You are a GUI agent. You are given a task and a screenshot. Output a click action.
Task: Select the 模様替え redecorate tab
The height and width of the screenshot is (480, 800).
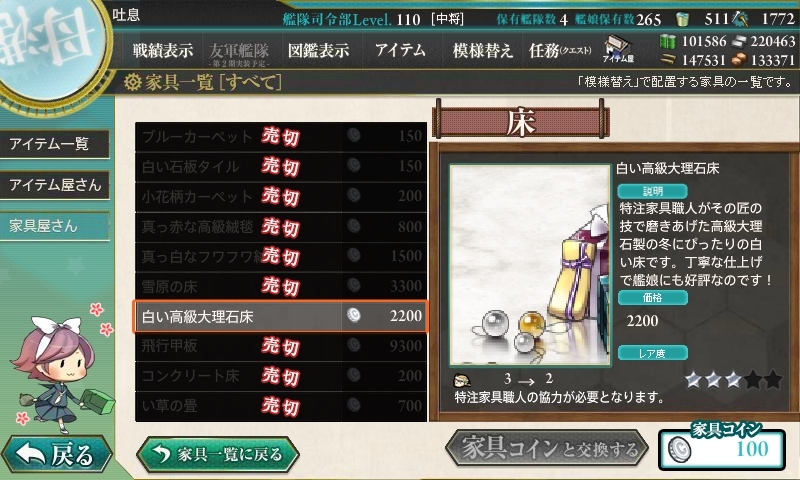(x=482, y=50)
